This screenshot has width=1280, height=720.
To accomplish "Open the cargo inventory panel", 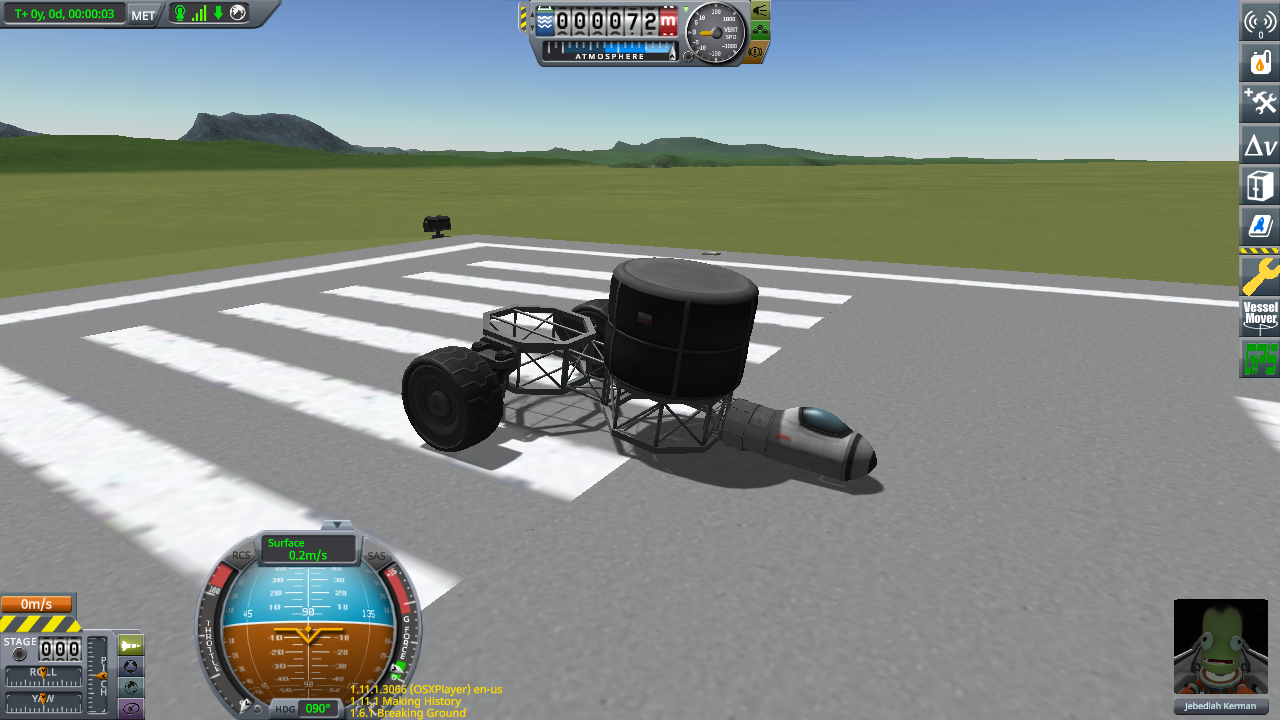I will coord(1258,184).
